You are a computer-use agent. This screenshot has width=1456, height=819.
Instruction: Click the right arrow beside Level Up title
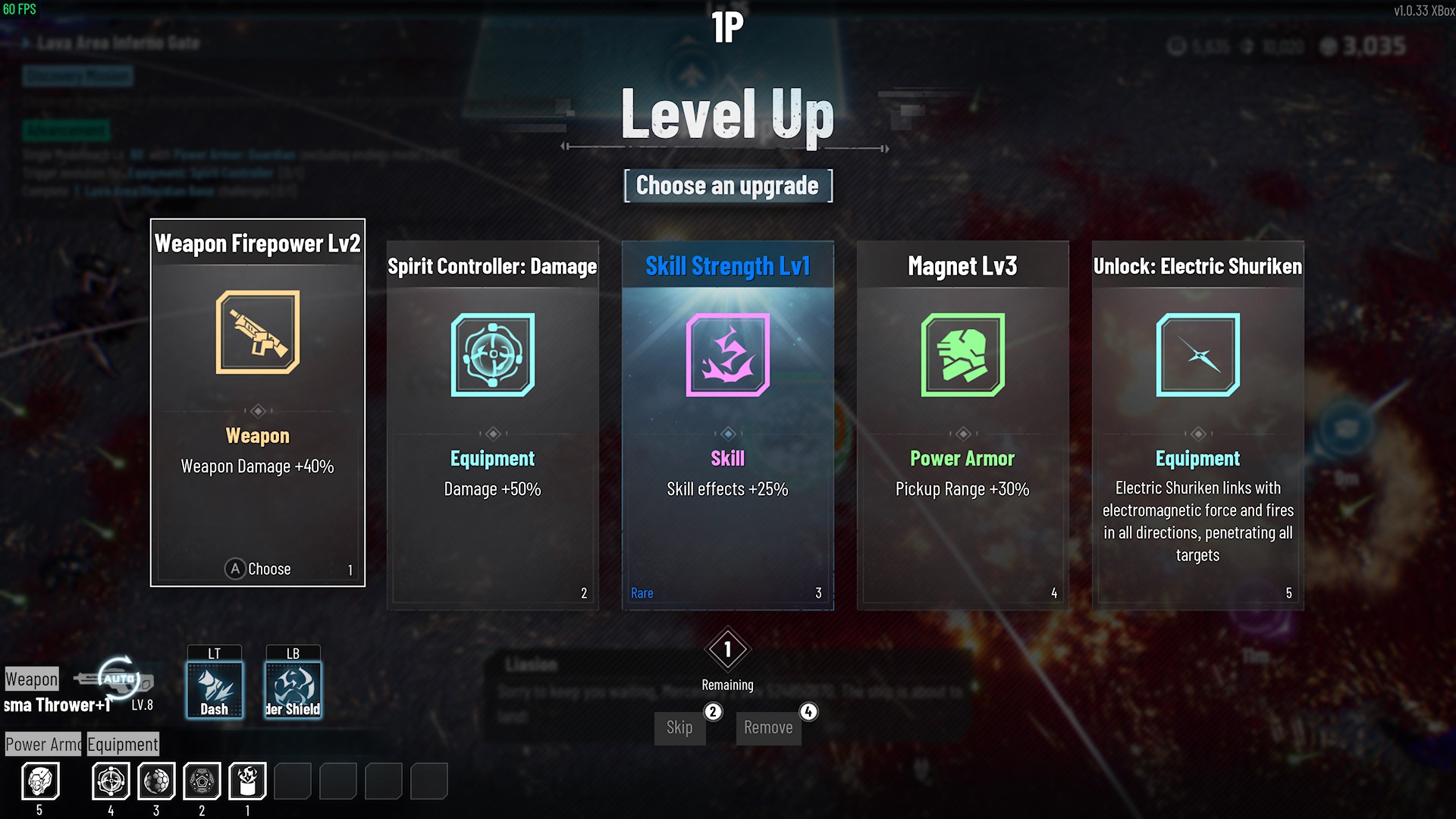tap(886, 149)
